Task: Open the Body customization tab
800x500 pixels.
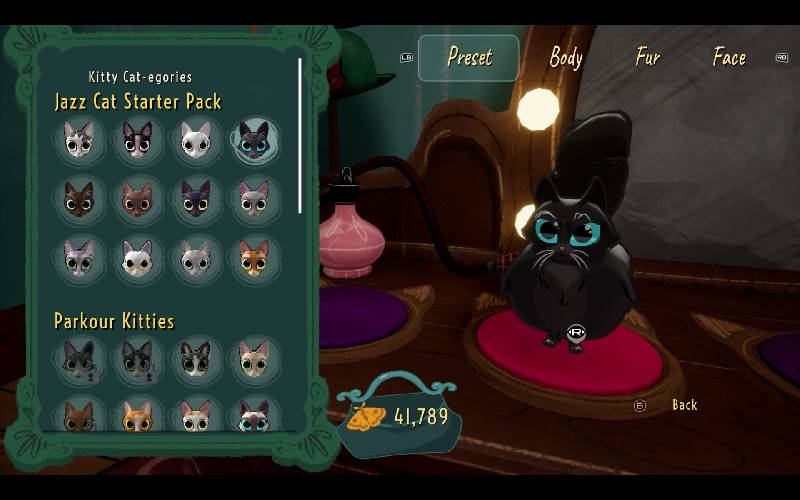Action: 565,58
